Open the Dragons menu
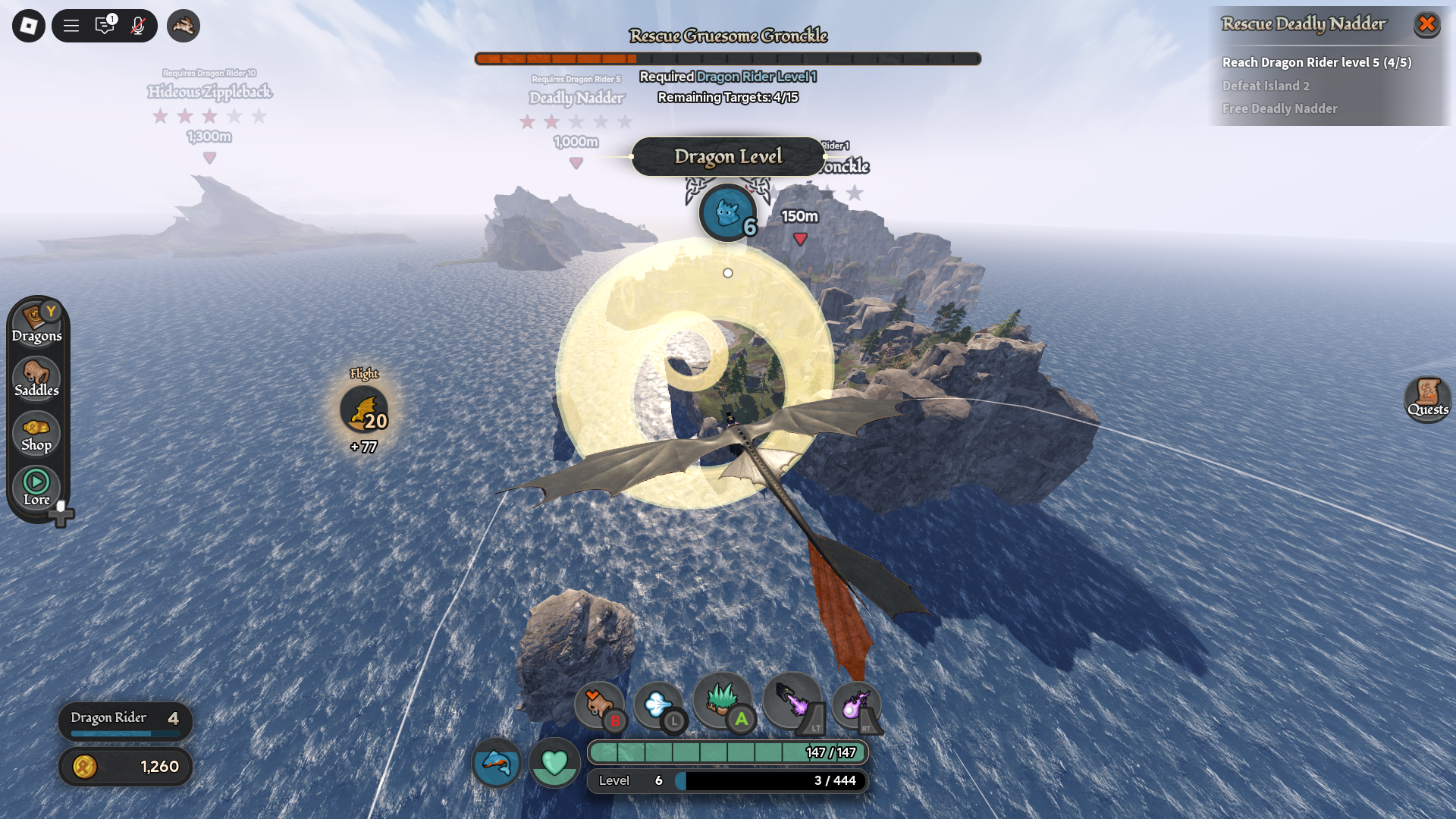The height and width of the screenshot is (819, 1456). [x=36, y=324]
